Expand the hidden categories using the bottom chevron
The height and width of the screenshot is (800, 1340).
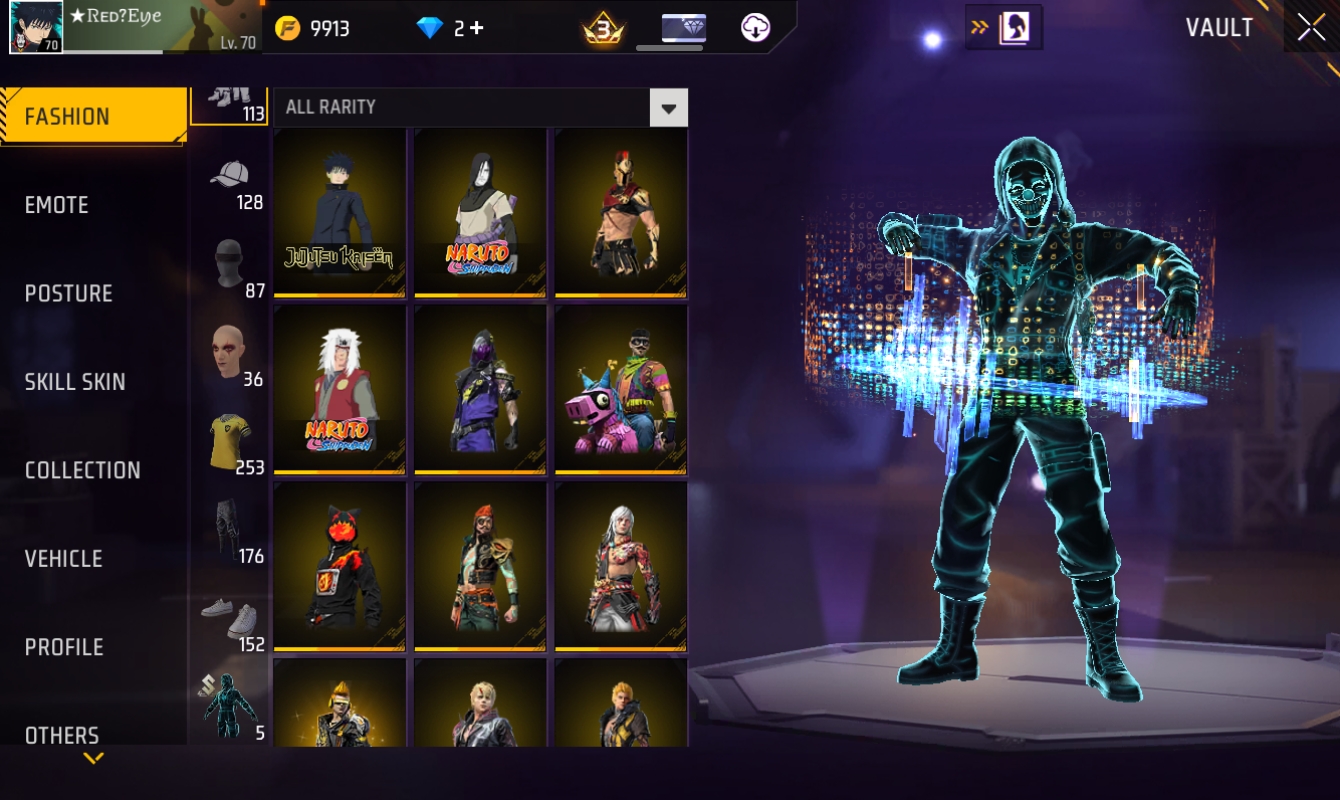(x=93, y=758)
